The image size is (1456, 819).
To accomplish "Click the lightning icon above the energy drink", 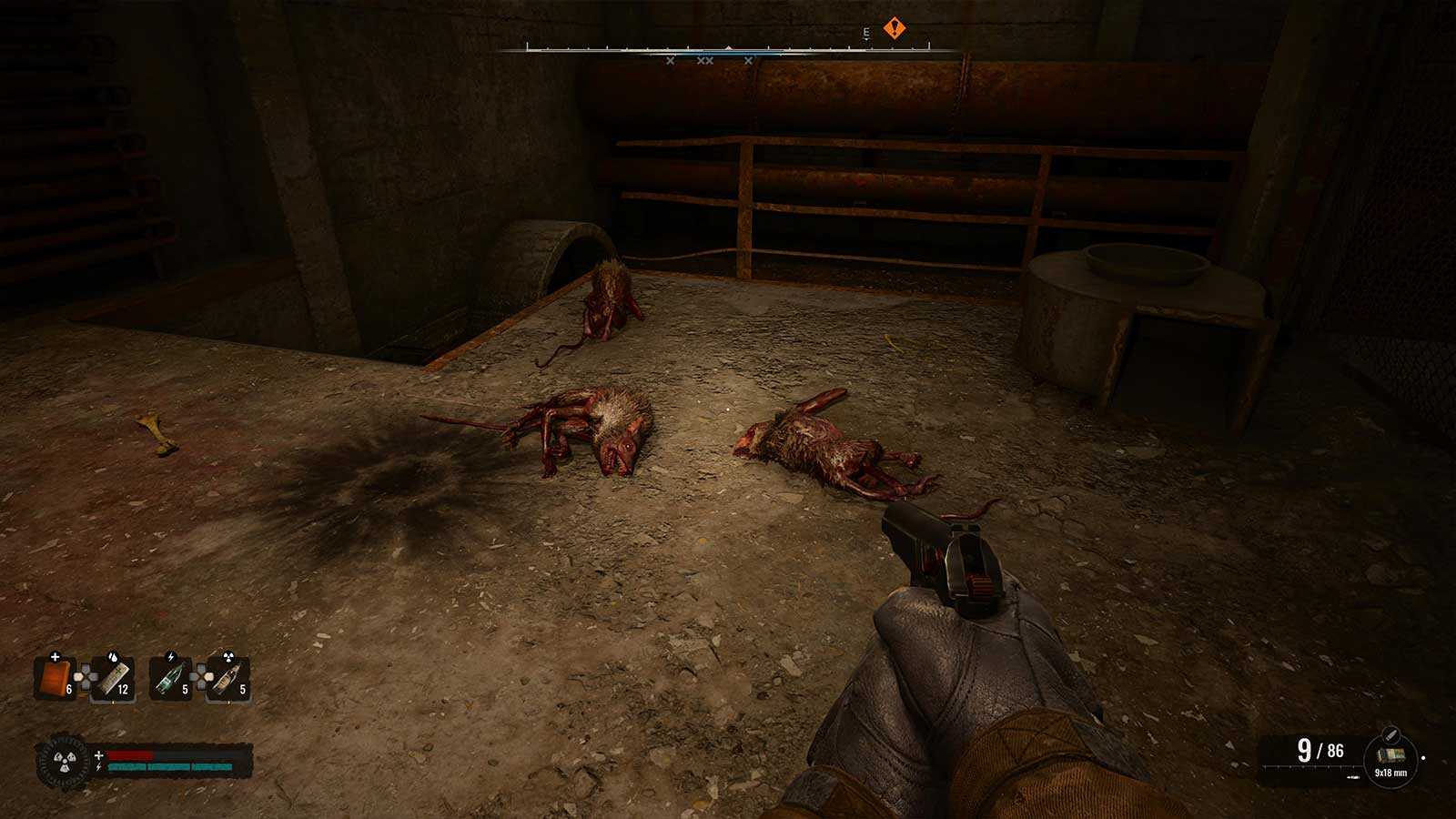I will (x=171, y=655).
